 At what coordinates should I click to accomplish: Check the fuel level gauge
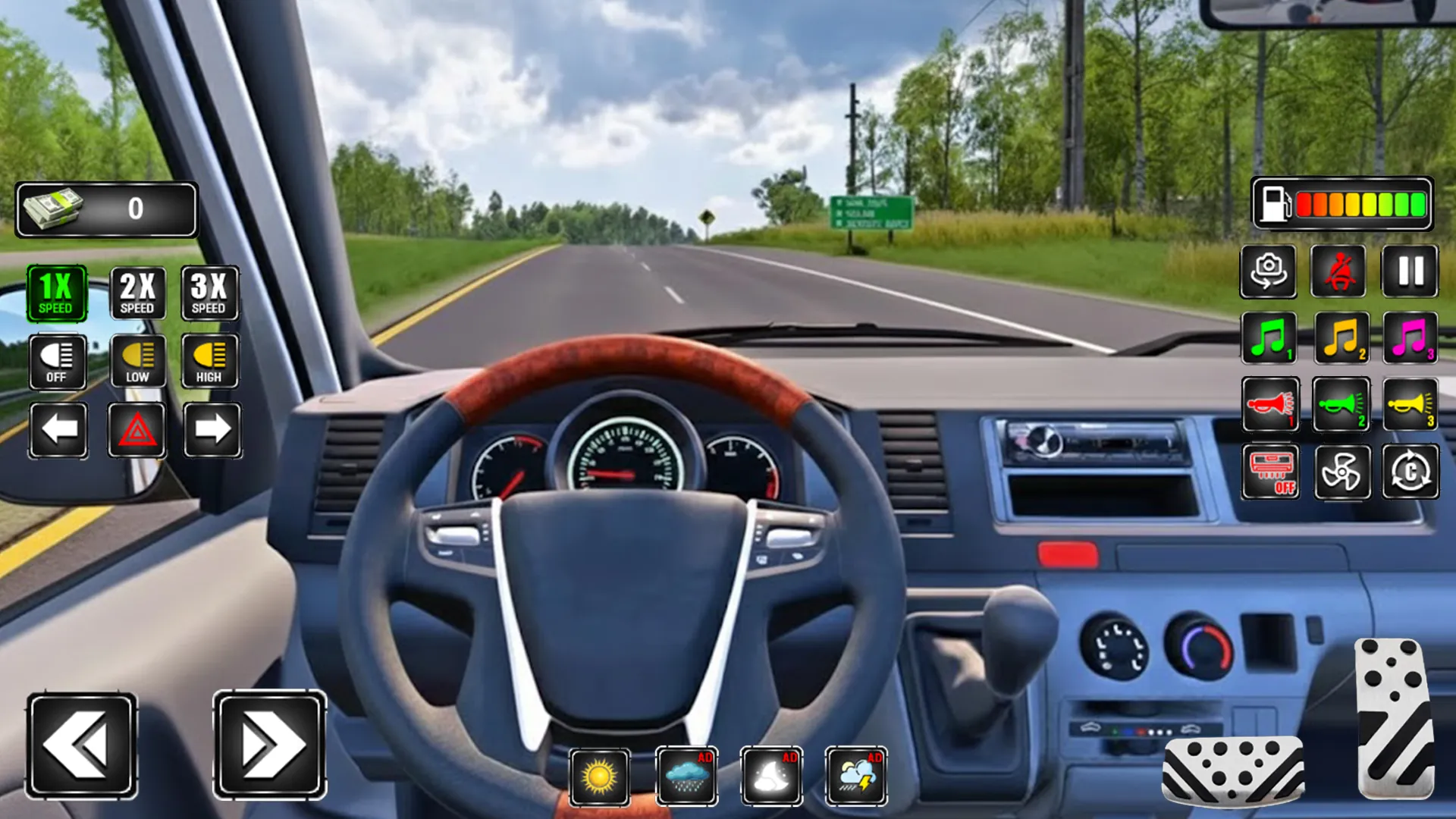(1342, 203)
